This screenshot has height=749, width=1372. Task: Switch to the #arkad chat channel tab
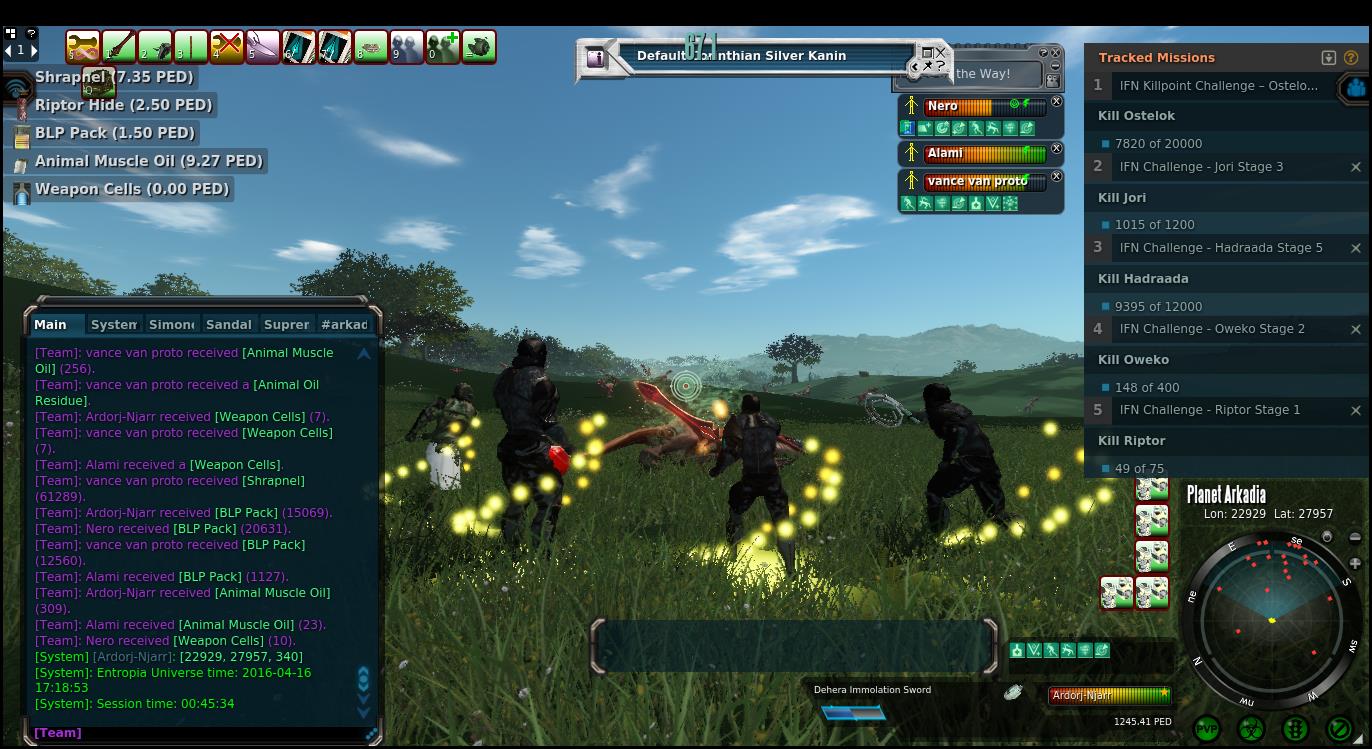point(345,324)
